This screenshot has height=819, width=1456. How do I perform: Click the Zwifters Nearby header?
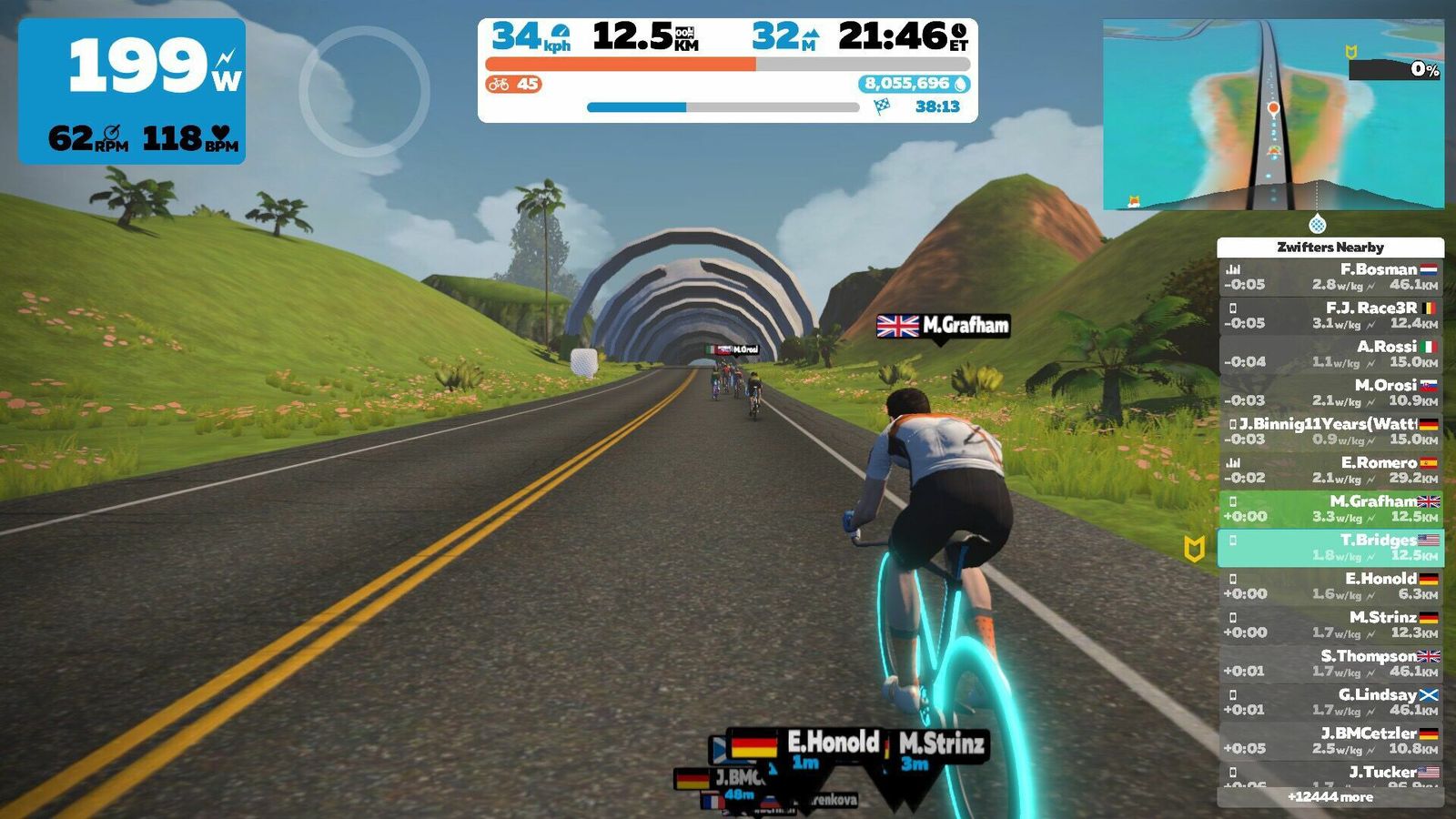(x=1330, y=247)
